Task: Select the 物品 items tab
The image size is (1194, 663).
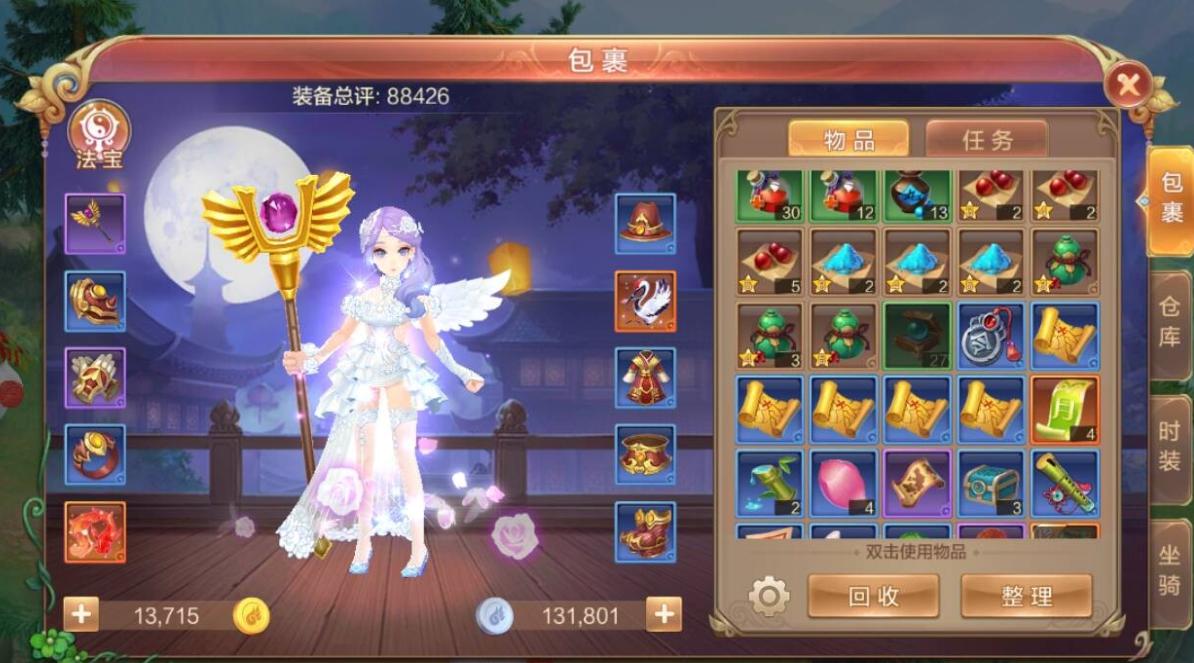Action: point(848,140)
